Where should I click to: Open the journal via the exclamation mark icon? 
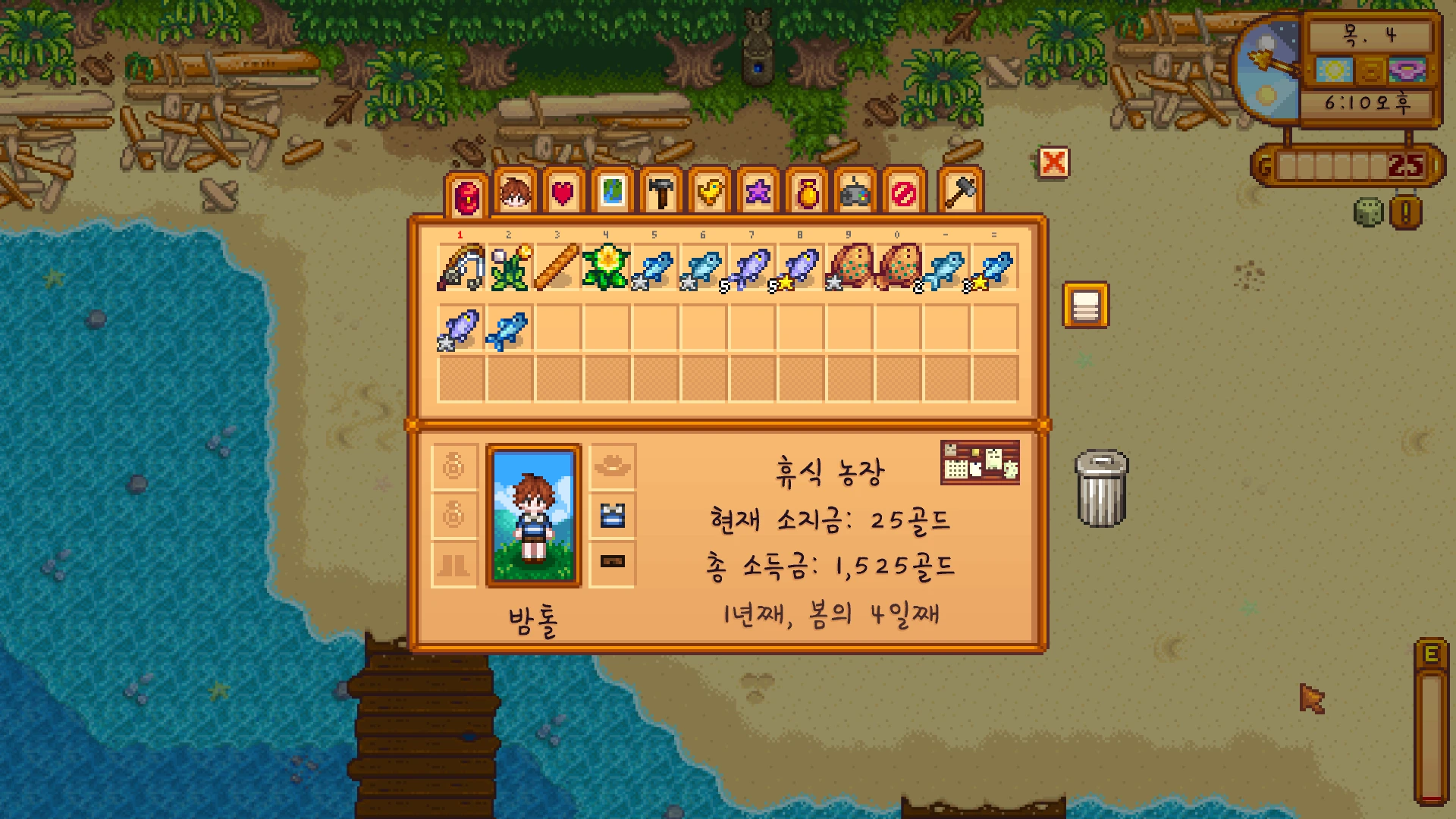click(x=1405, y=212)
